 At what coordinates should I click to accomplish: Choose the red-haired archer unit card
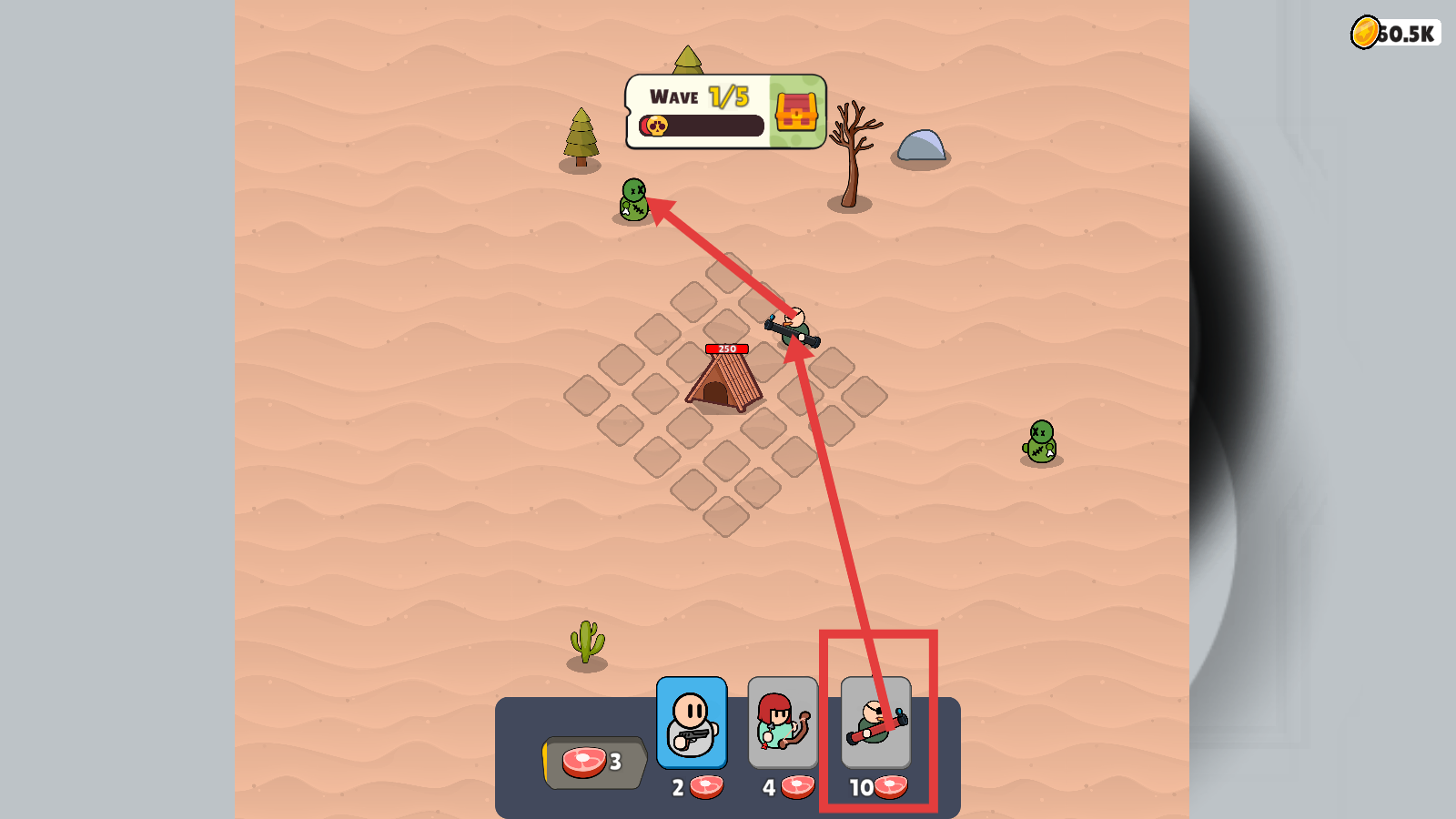pos(783,723)
